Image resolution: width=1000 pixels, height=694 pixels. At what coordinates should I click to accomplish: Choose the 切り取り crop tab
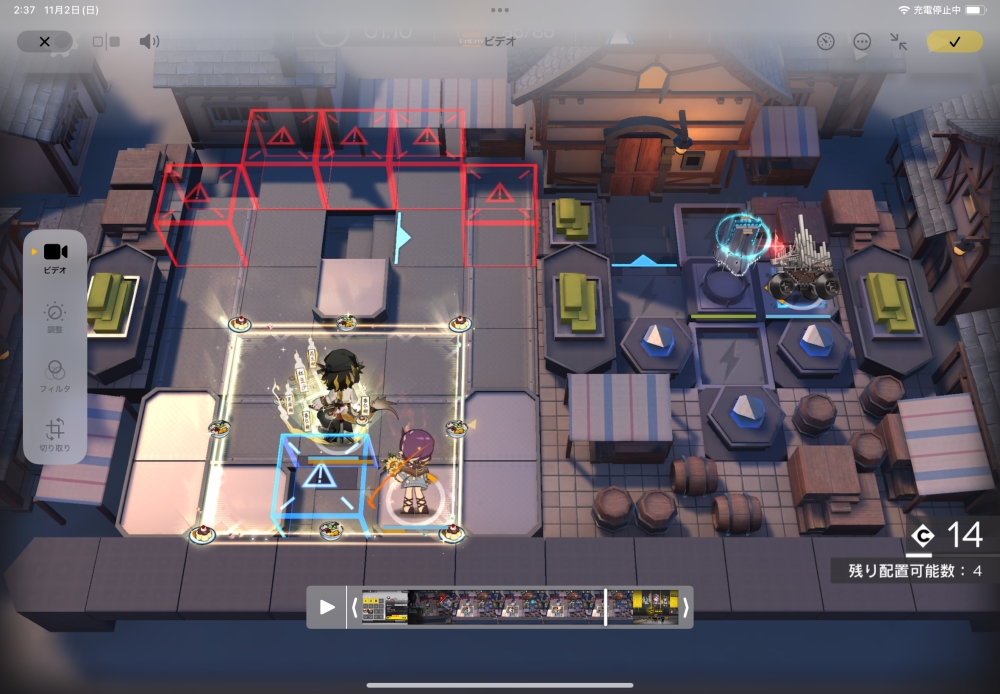pos(55,434)
